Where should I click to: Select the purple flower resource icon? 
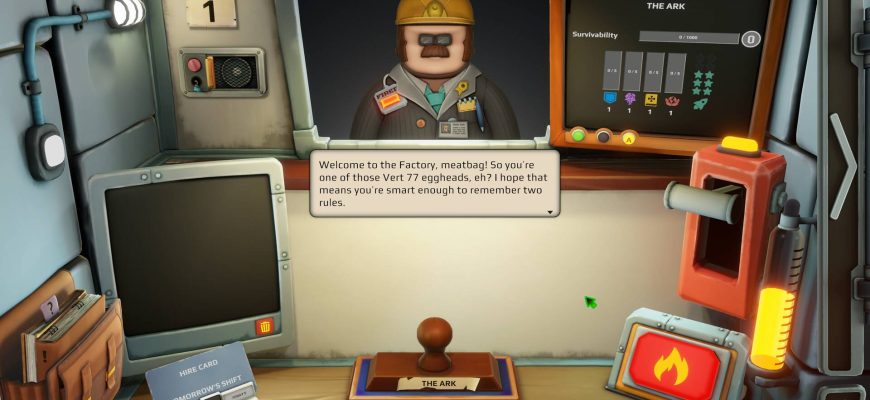pyautogui.click(x=630, y=98)
